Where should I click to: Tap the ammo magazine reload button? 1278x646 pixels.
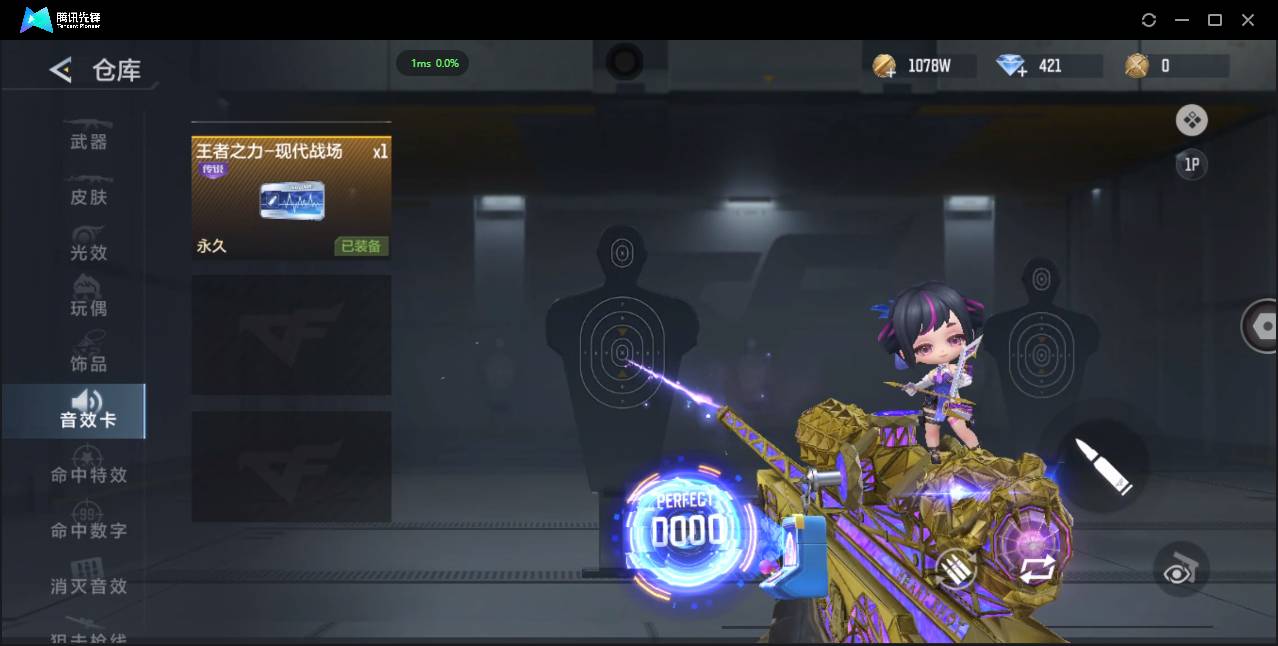point(957,570)
